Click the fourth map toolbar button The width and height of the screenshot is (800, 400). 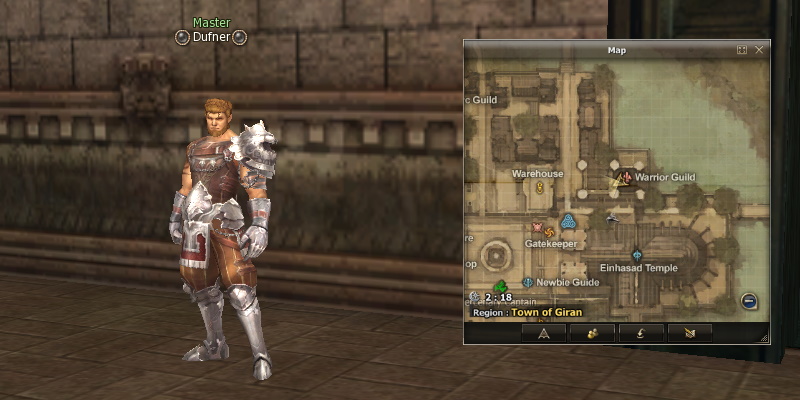pos(688,333)
